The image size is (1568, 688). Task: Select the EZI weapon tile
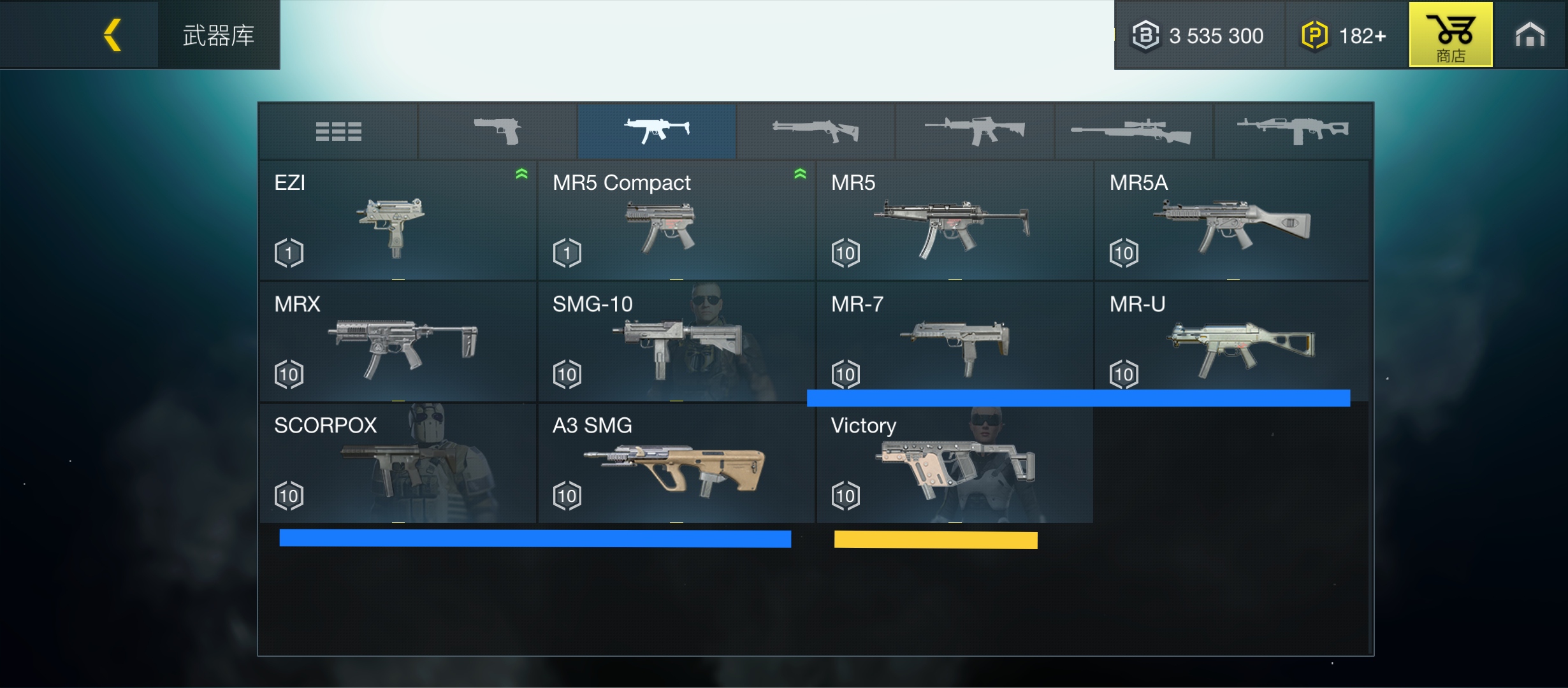(398, 220)
